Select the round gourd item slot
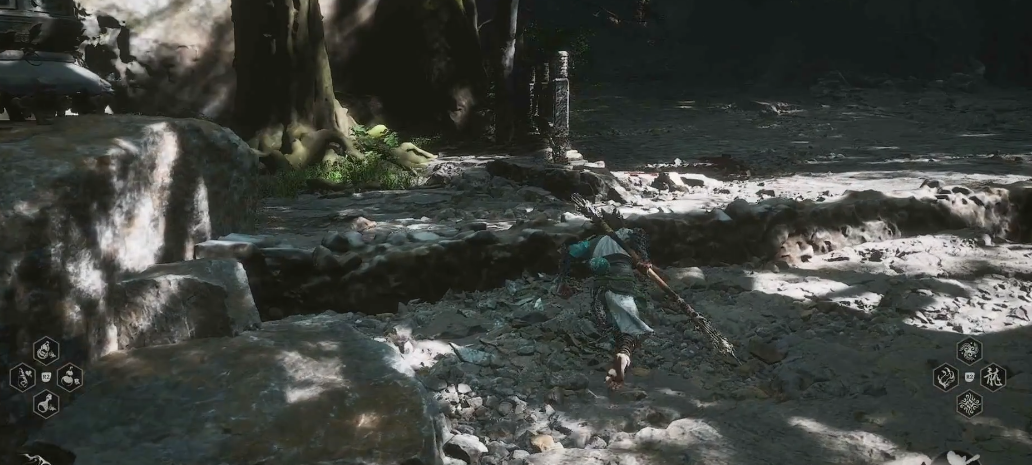This screenshot has height=465, width=1032. (69, 377)
